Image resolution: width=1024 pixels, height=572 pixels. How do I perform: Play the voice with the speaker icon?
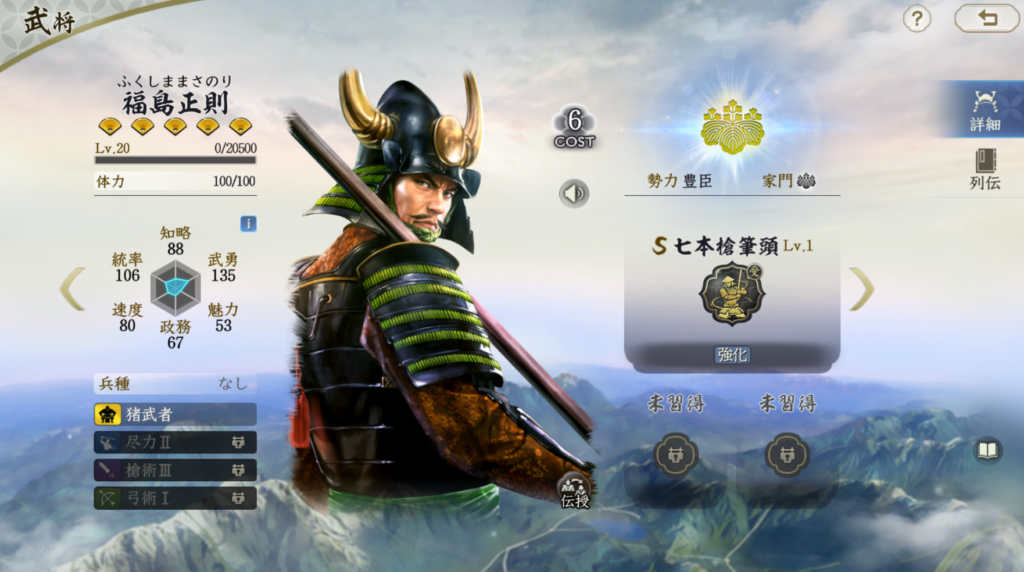pyautogui.click(x=574, y=193)
